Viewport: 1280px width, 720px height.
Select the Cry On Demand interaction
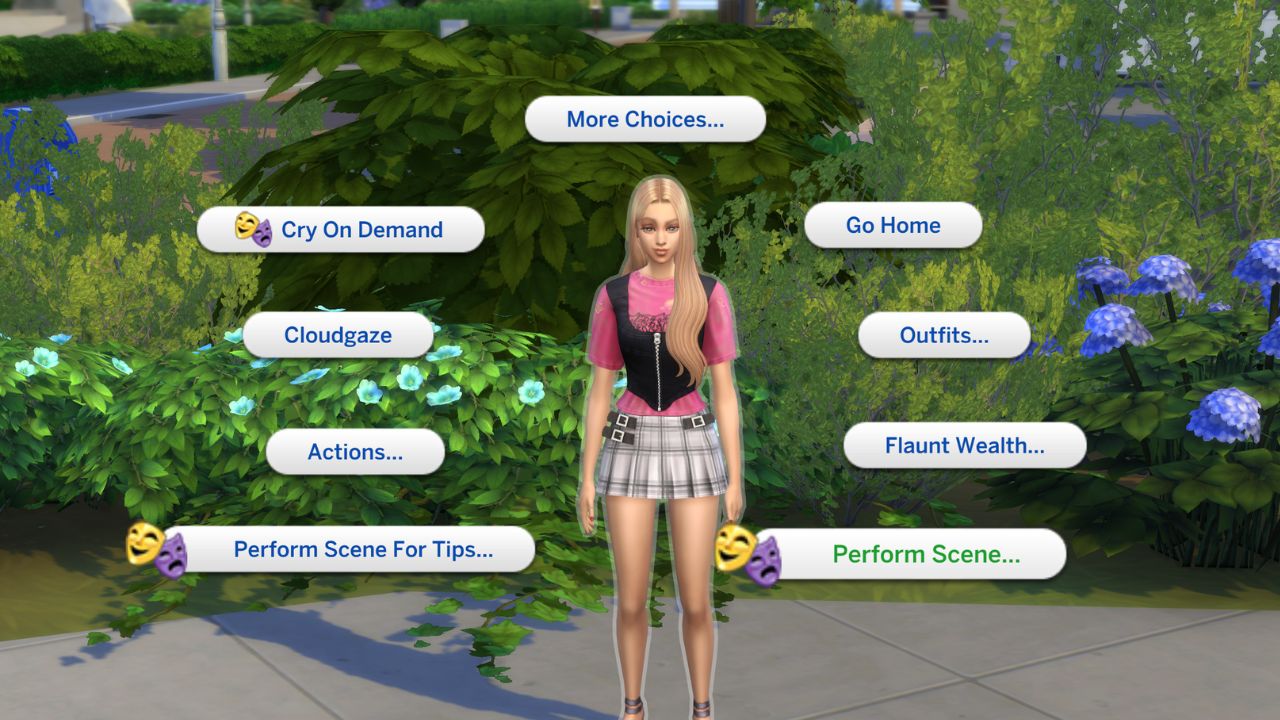pyautogui.click(x=360, y=229)
